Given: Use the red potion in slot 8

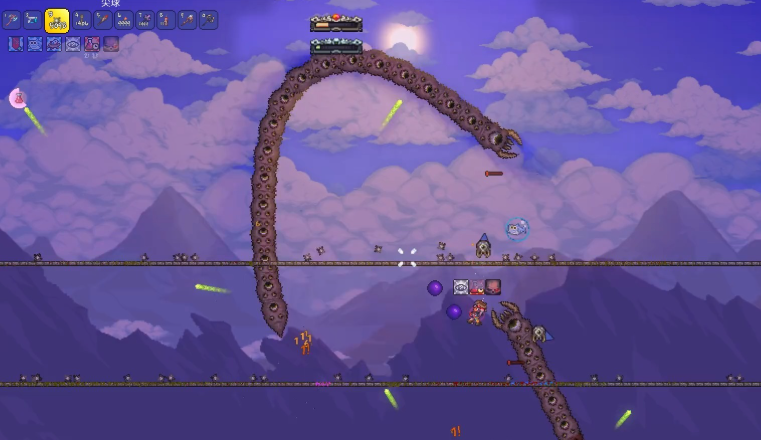Looking at the screenshot, I should [x=166, y=19].
